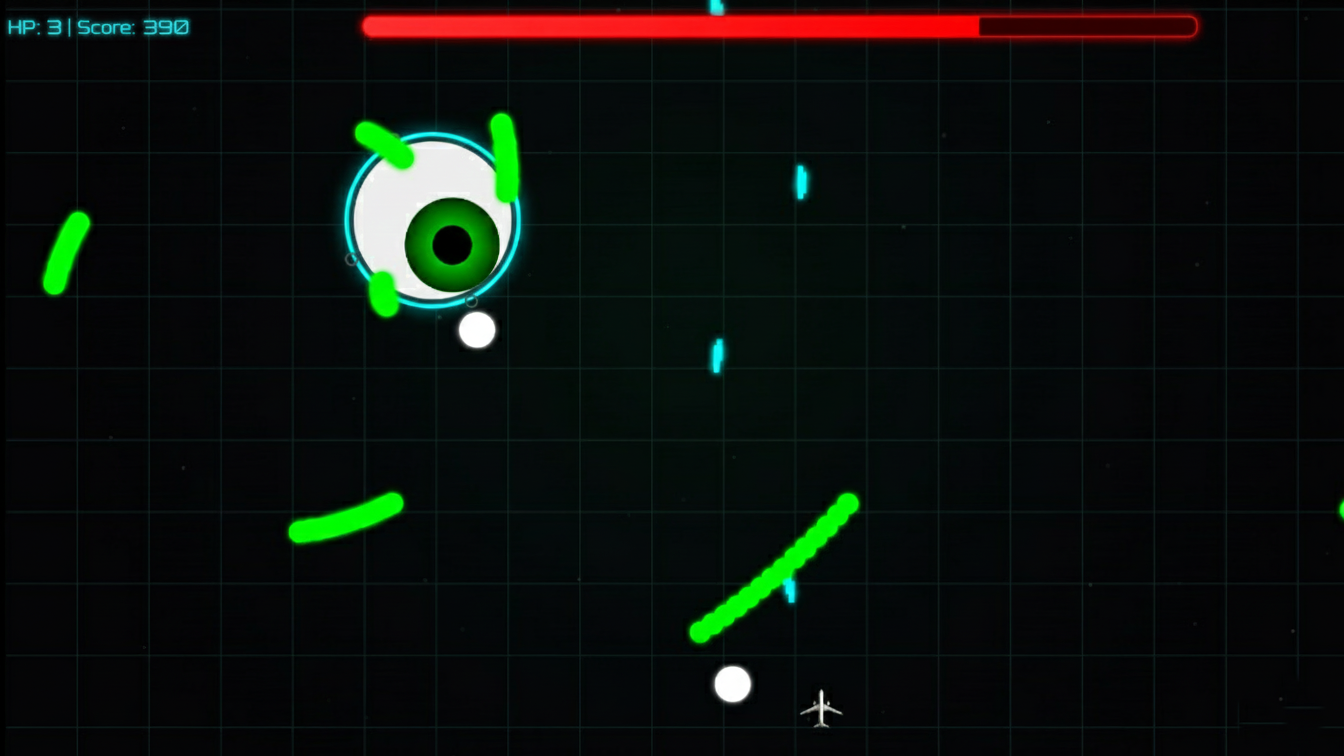This screenshot has width=1344, height=756.
Task: Select the white orb near the airplane
Action: click(732, 682)
